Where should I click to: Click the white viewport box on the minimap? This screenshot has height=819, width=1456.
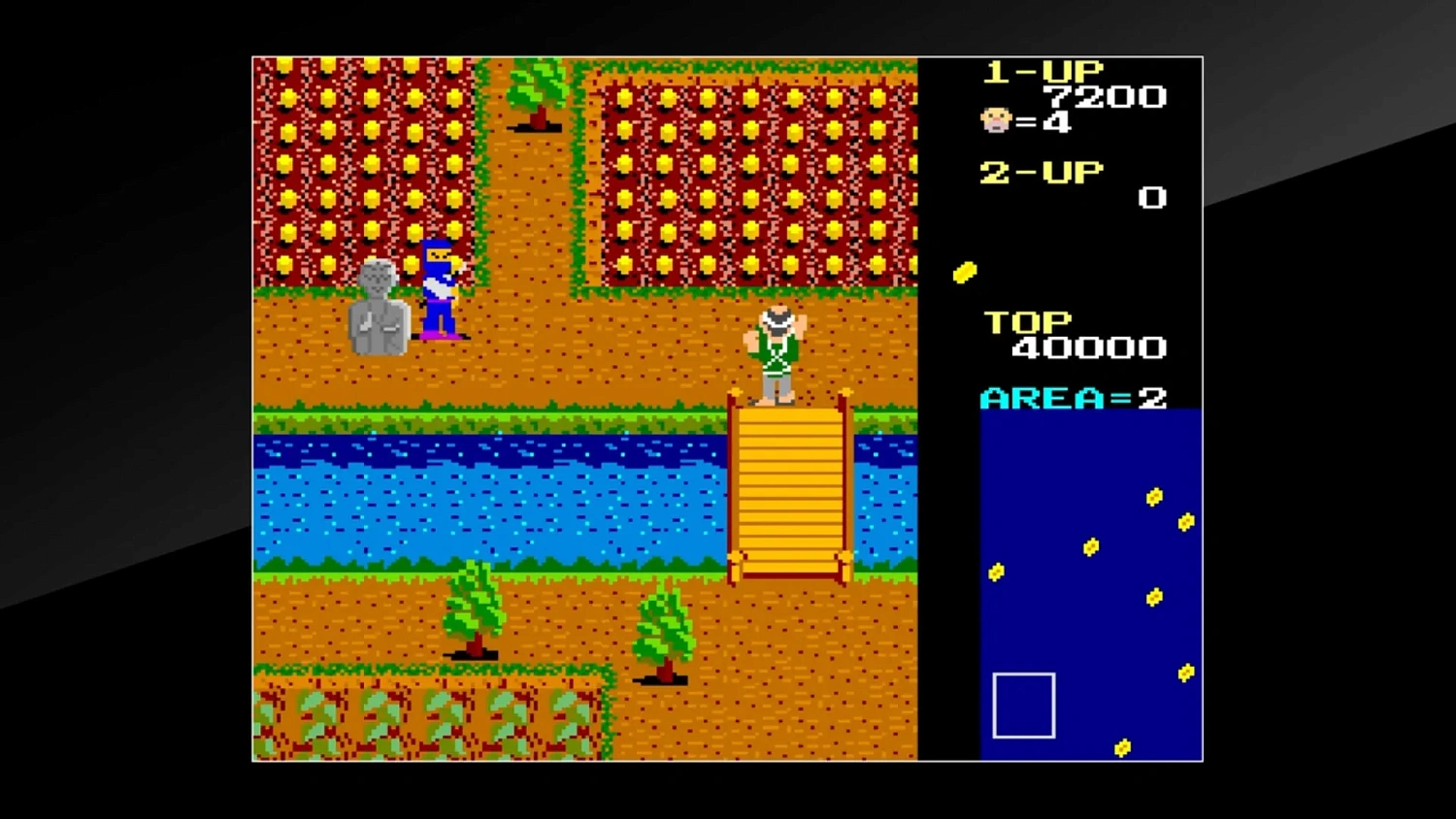coord(1023,706)
